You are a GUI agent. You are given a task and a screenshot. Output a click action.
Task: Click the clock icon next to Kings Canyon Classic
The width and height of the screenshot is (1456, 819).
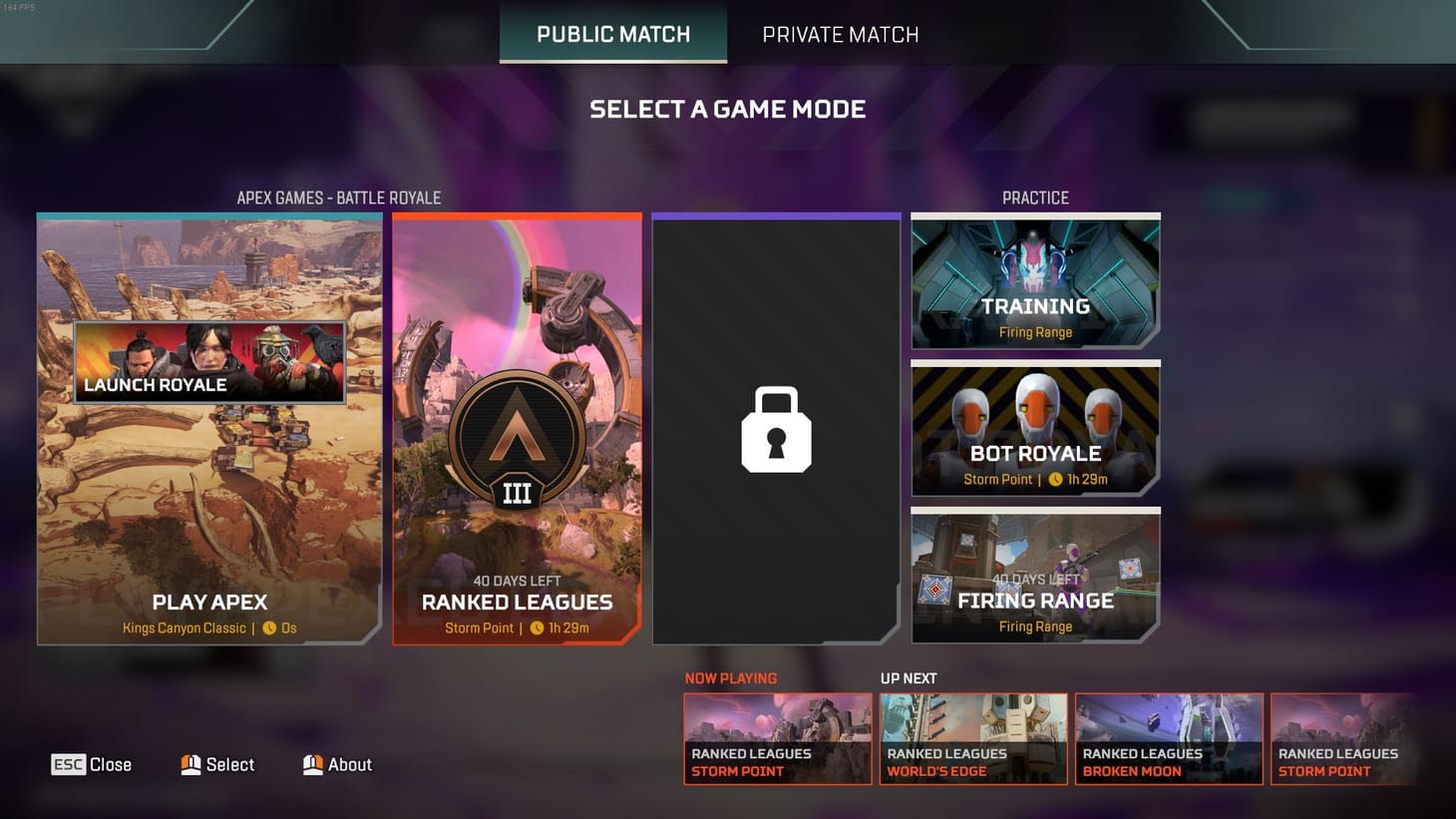269,628
